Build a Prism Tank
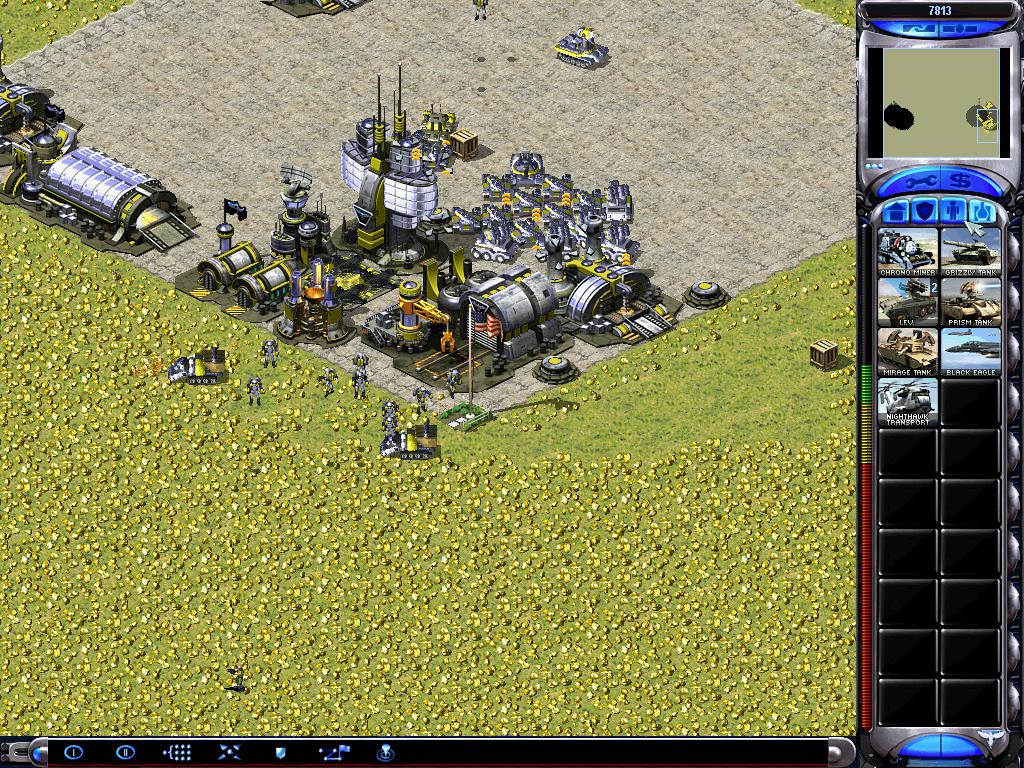1024x768 pixels. (970, 302)
